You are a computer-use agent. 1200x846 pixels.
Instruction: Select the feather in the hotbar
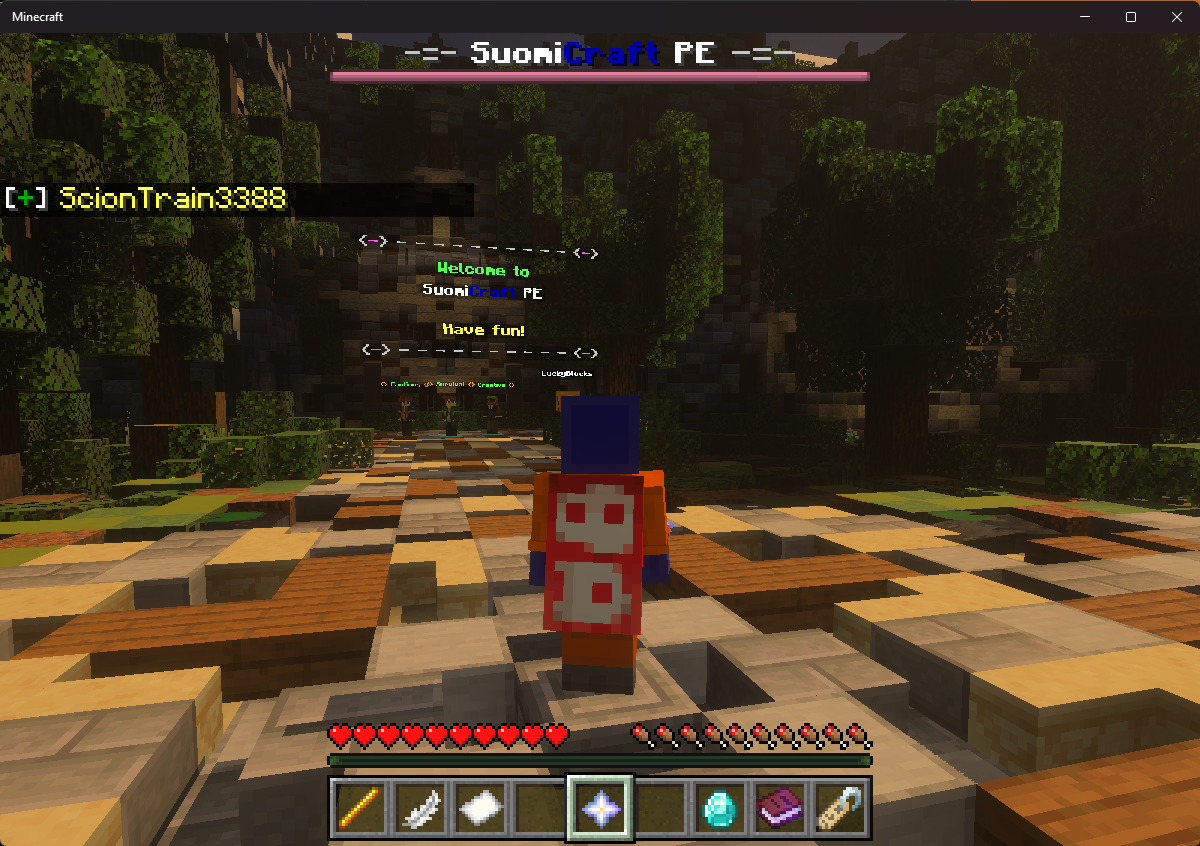pos(419,807)
